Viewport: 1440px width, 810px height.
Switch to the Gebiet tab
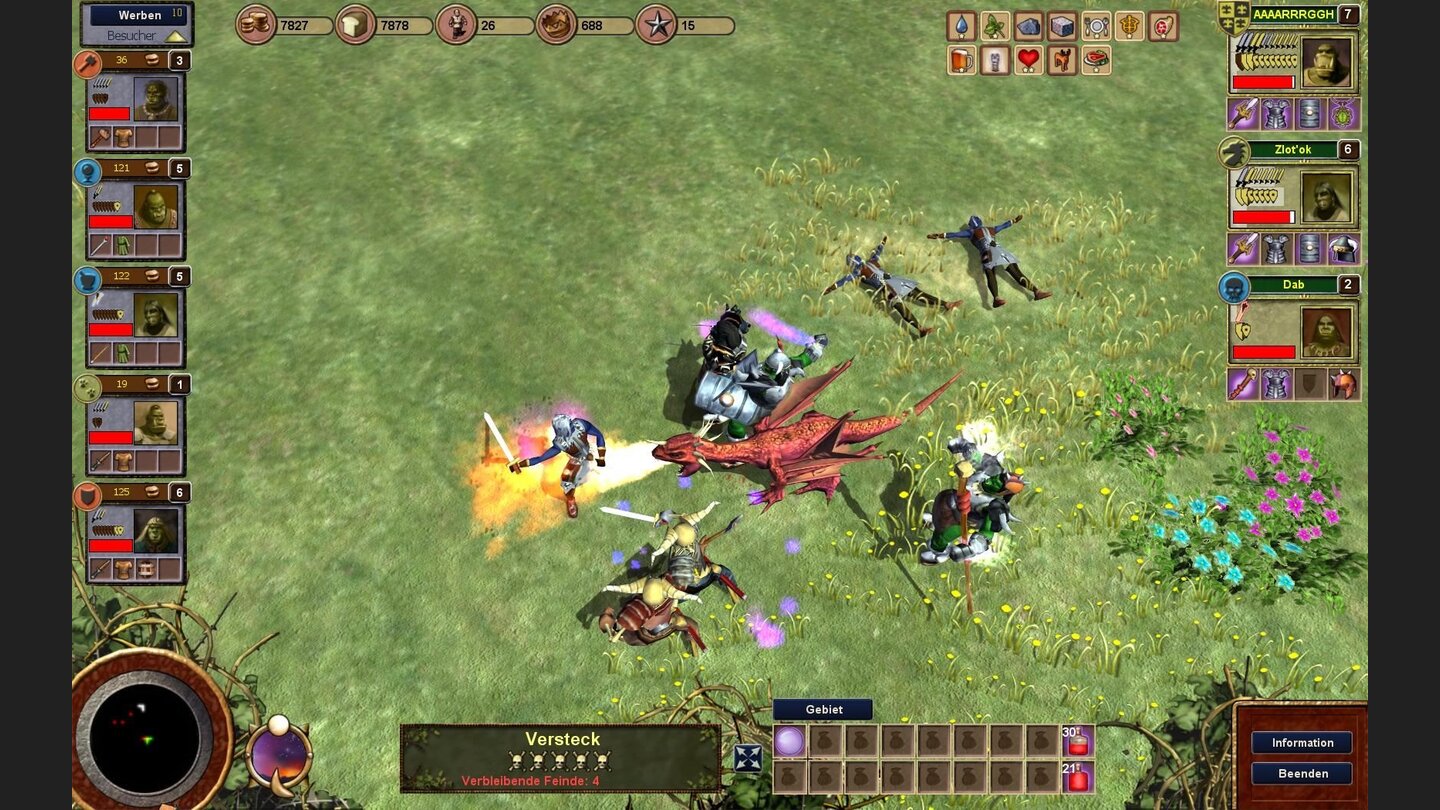[x=825, y=709]
